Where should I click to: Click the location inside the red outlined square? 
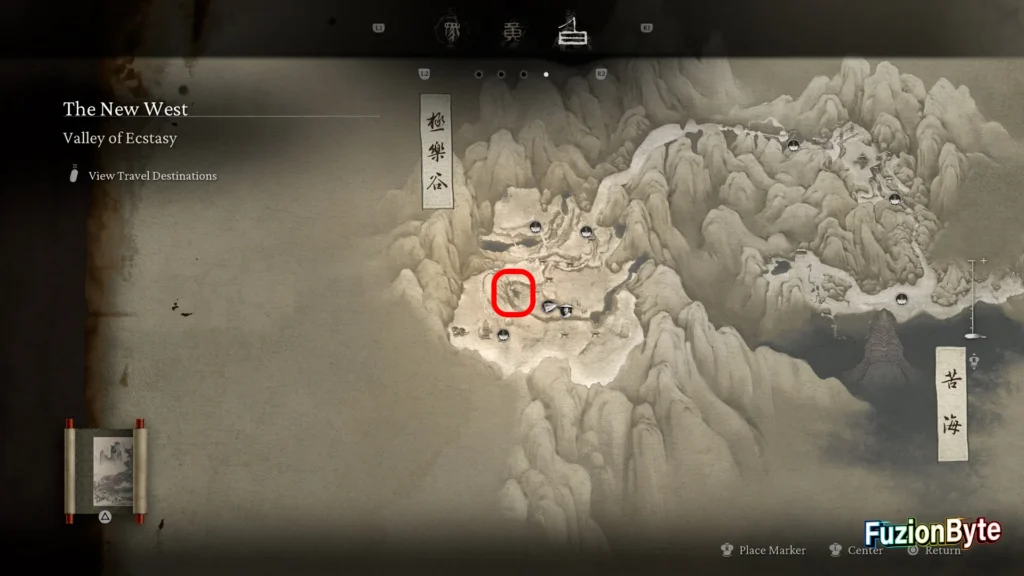(x=514, y=293)
